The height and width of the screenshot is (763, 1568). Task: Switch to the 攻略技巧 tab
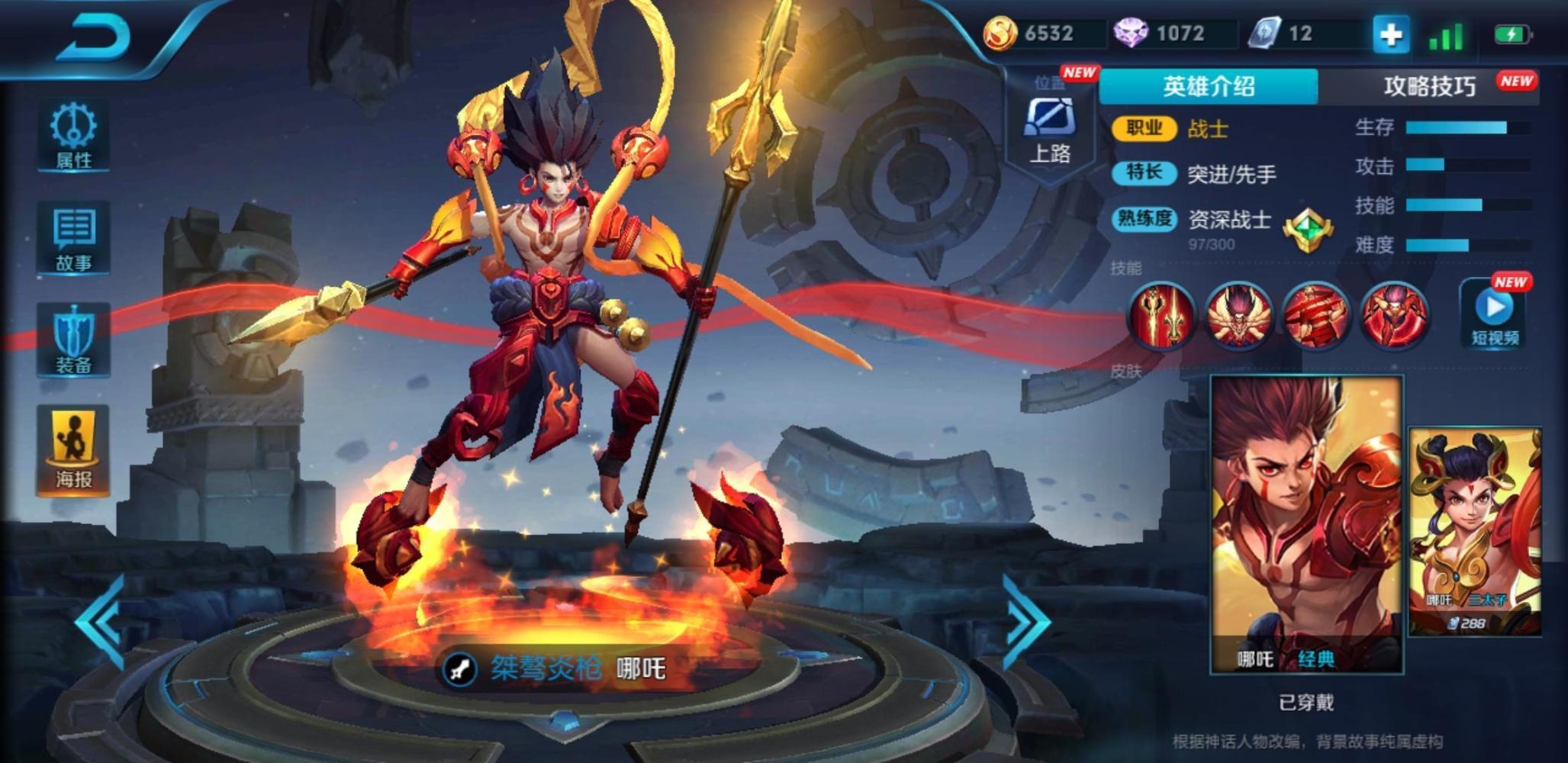tap(1430, 86)
